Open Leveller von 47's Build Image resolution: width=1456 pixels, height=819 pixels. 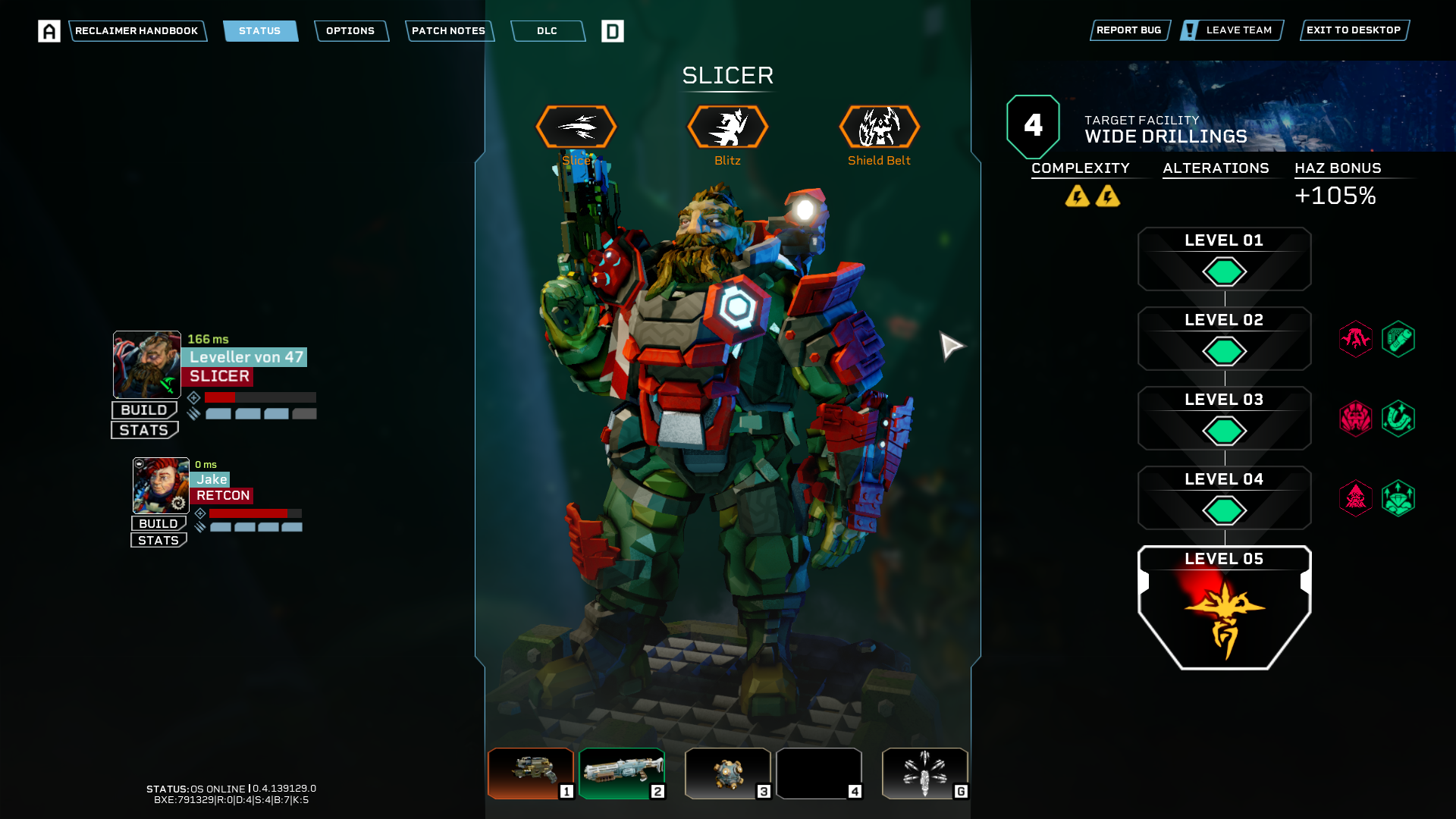tap(144, 410)
